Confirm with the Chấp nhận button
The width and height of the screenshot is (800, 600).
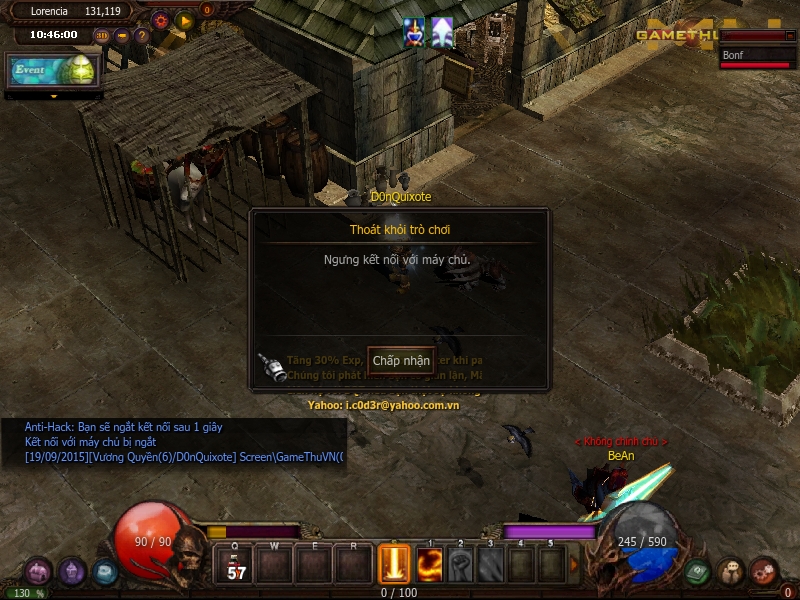[x=401, y=360]
